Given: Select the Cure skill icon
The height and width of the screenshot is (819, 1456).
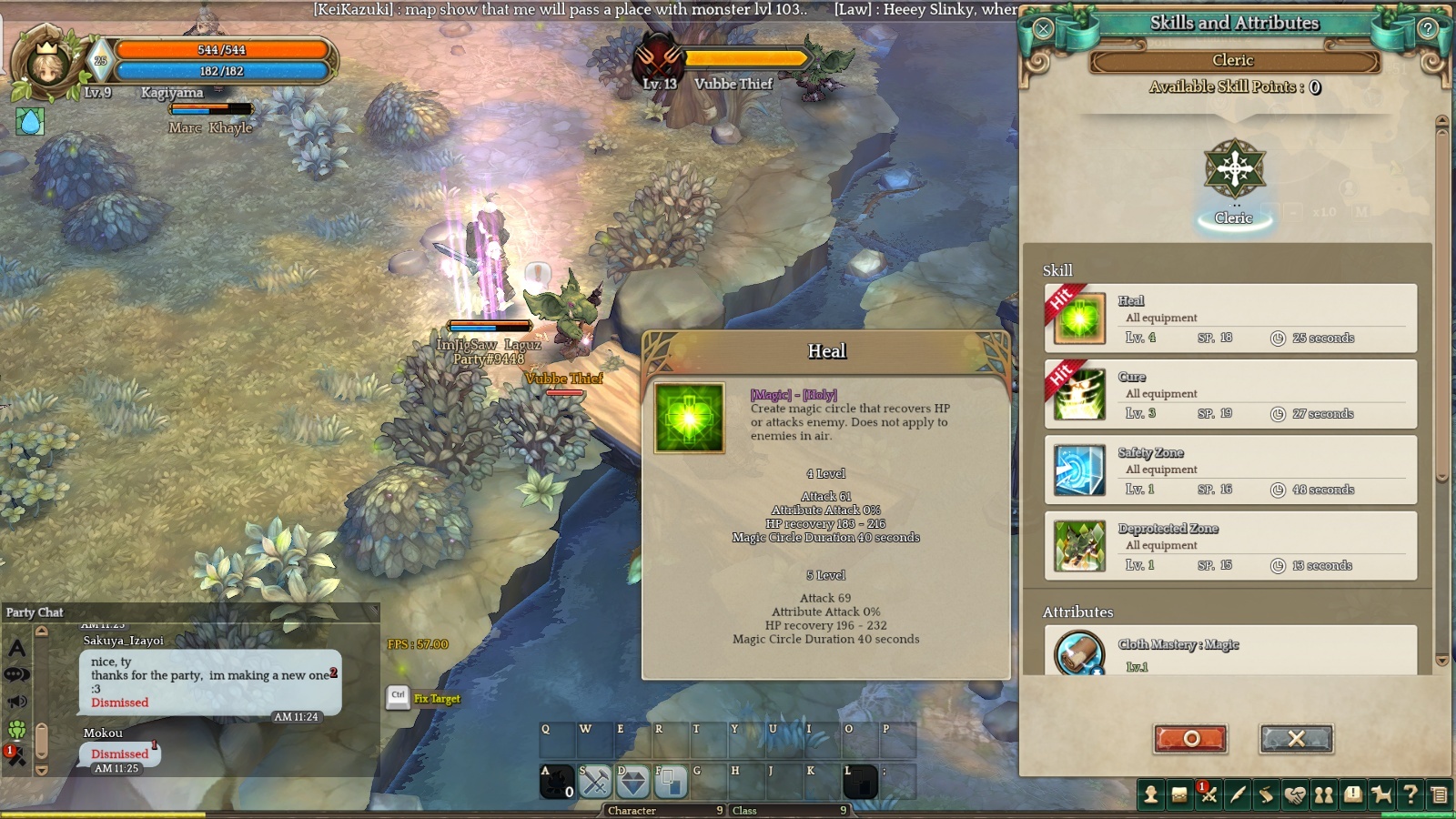Looking at the screenshot, I should (x=1079, y=395).
